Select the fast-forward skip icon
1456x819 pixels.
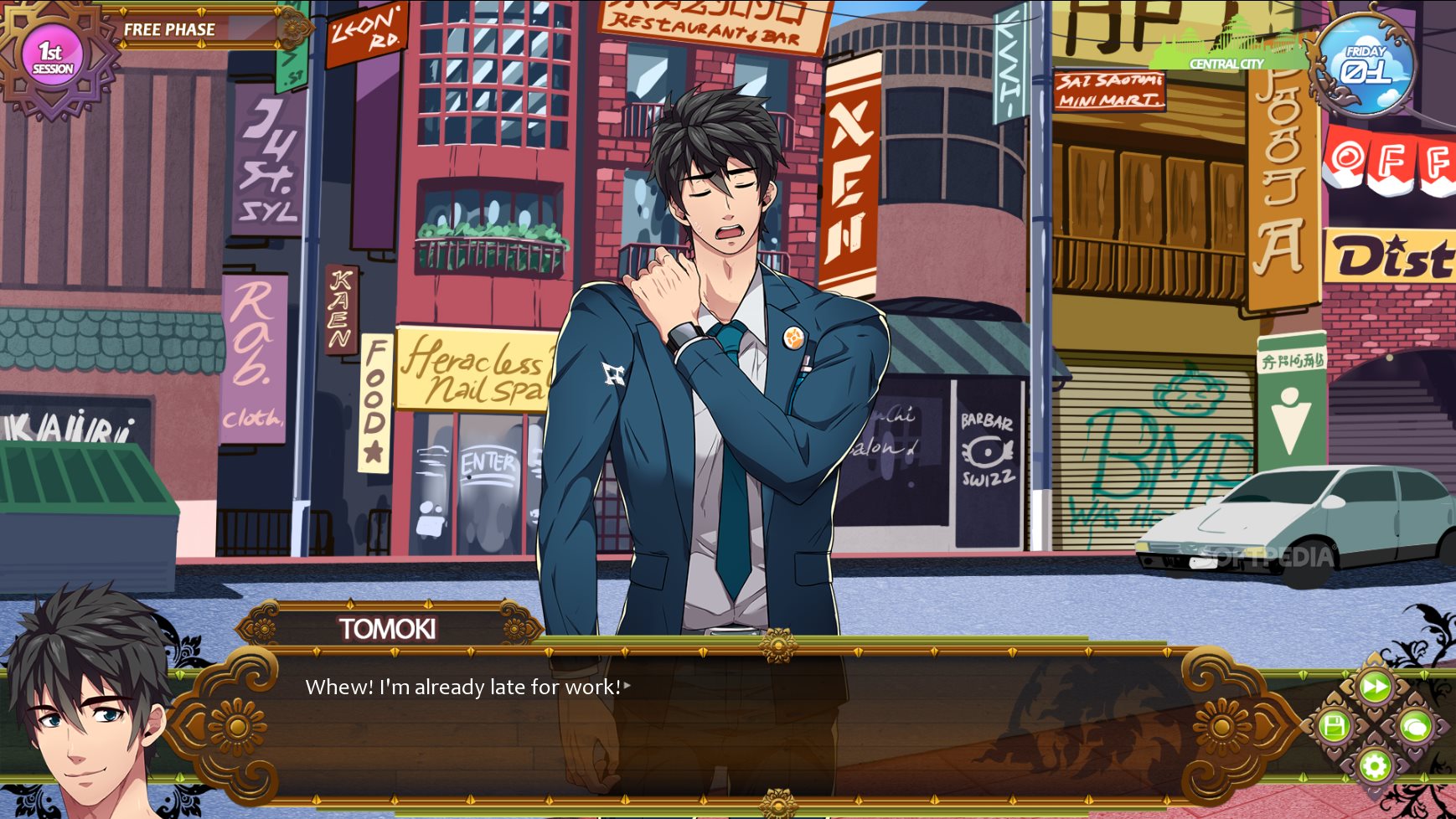click(1375, 687)
